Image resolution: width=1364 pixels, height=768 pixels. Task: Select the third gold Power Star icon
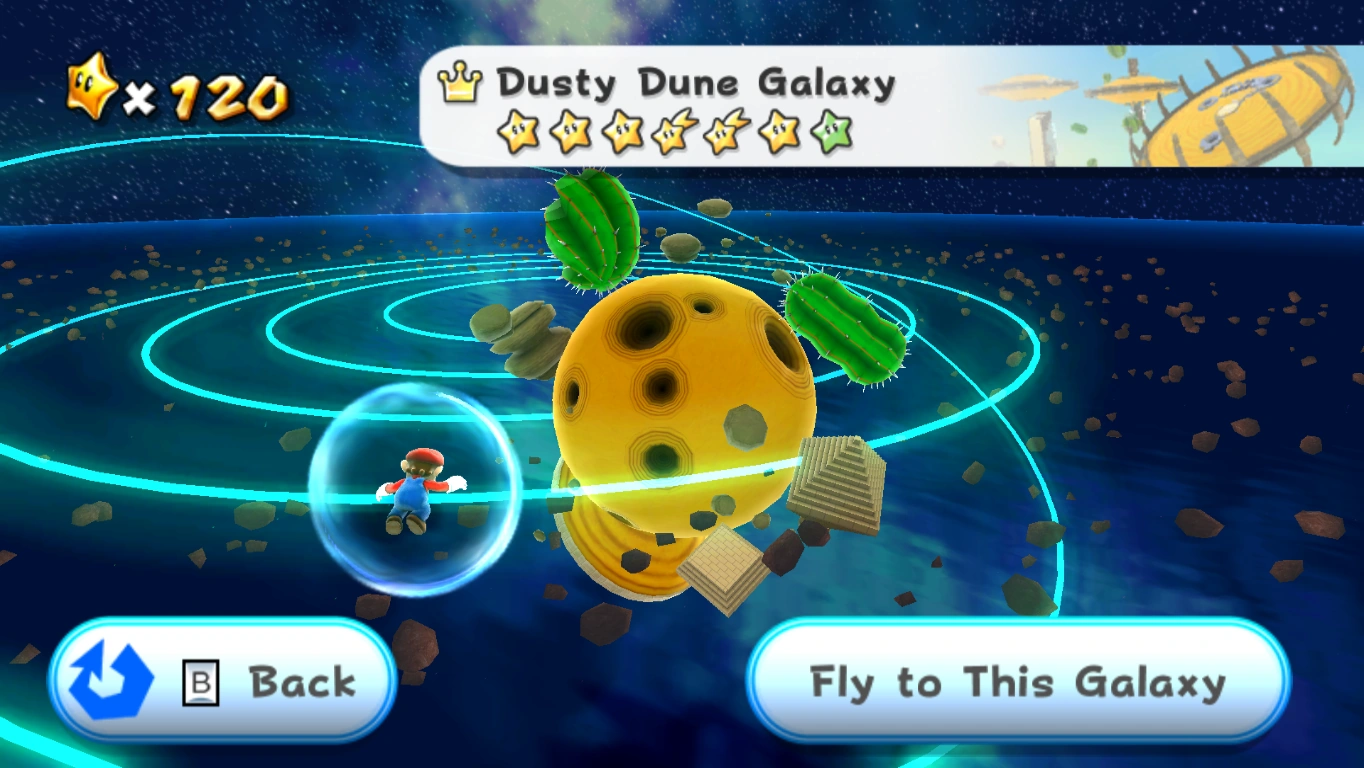click(x=623, y=133)
